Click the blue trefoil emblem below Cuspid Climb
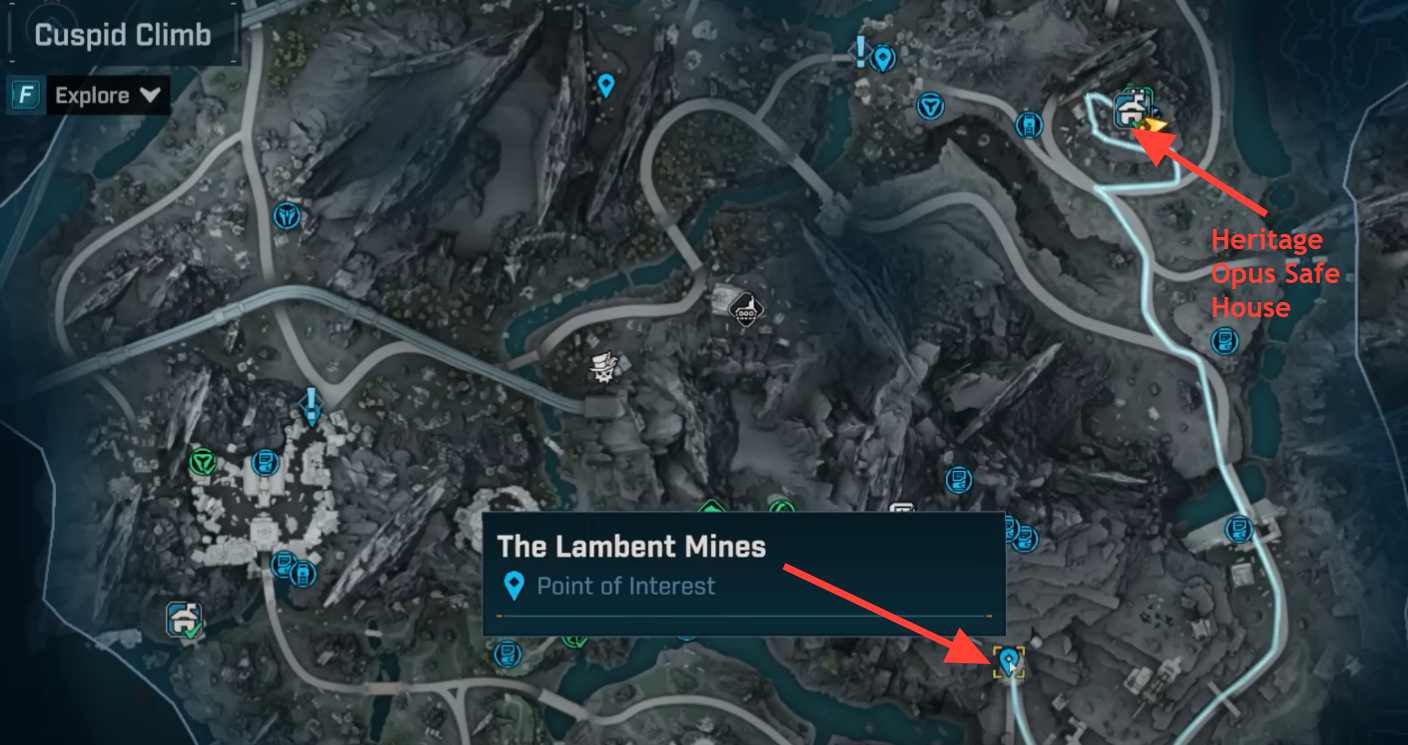 pos(286,216)
